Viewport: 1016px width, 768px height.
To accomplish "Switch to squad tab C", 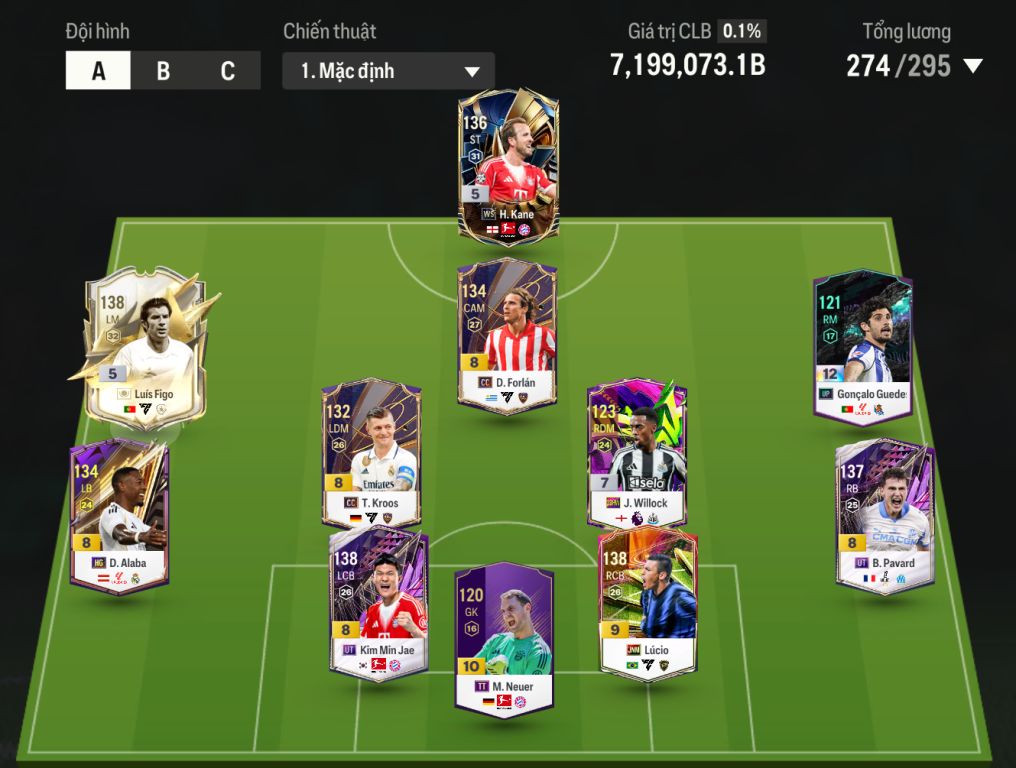I will click(228, 71).
